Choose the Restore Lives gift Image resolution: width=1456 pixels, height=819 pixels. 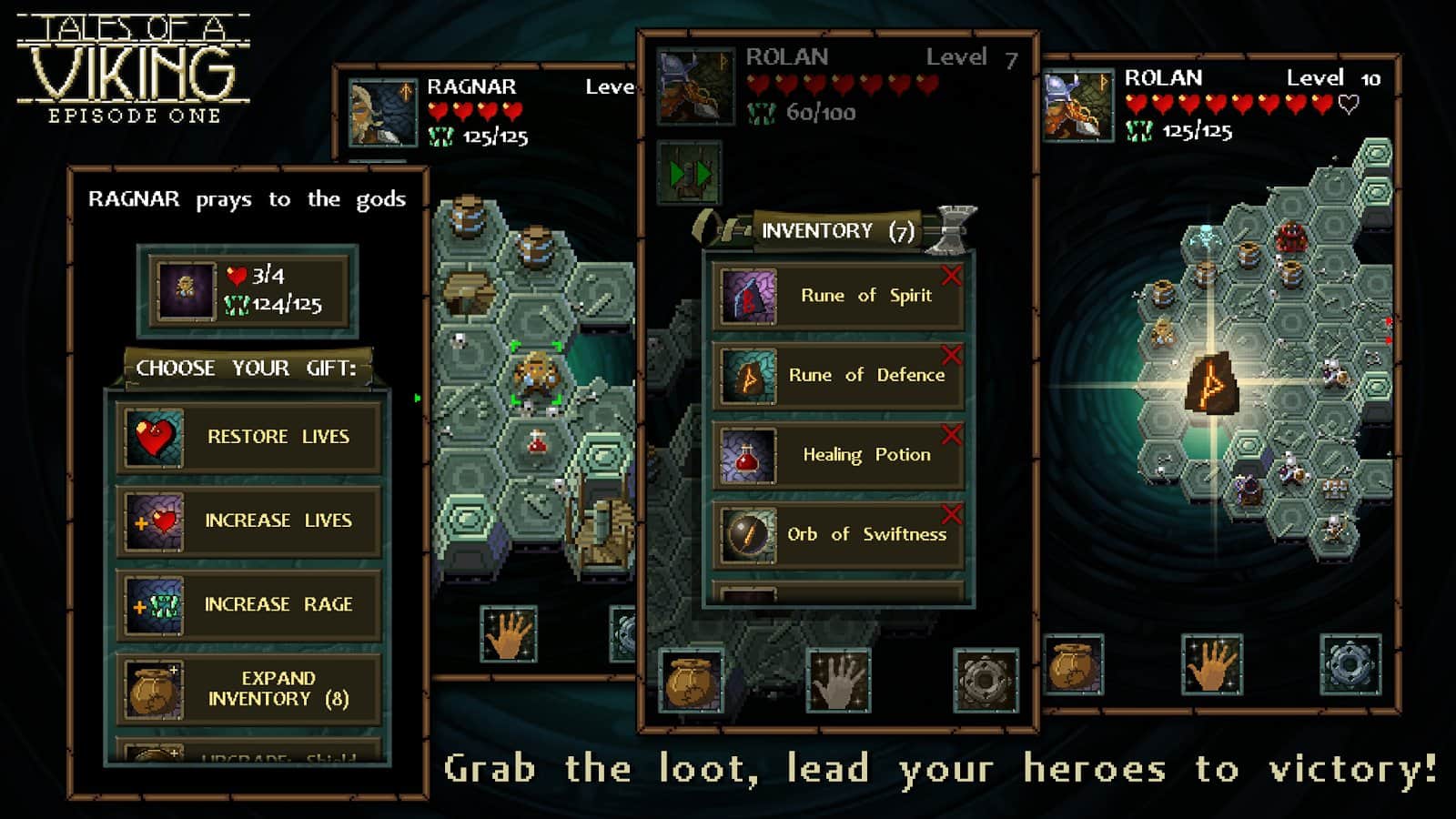click(248, 437)
